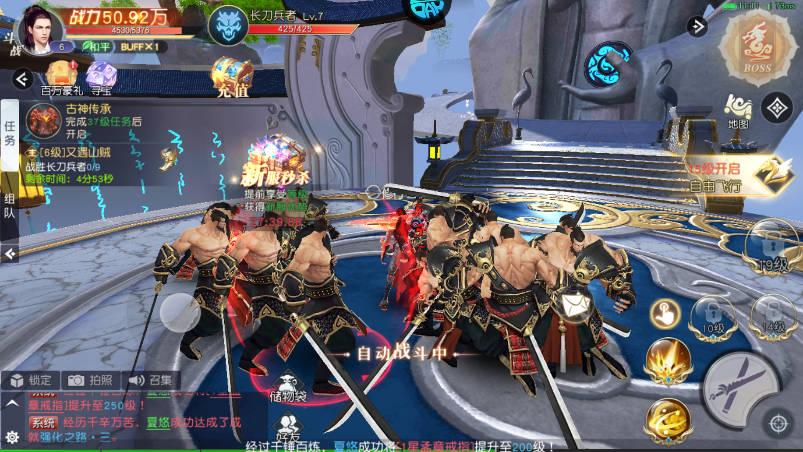Open the 充值 recharge chest

tap(230, 76)
